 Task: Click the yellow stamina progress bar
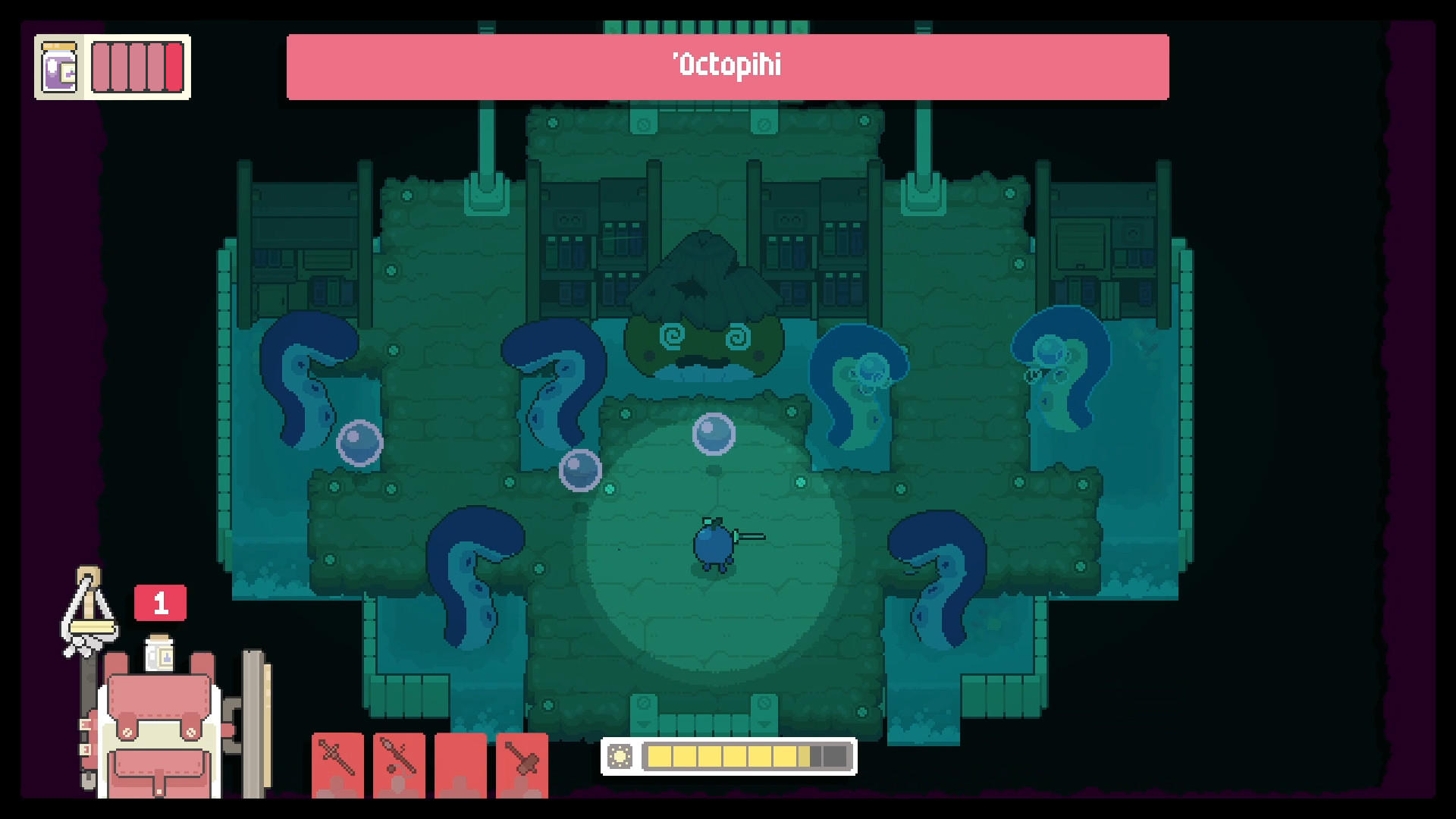(720, 755)
